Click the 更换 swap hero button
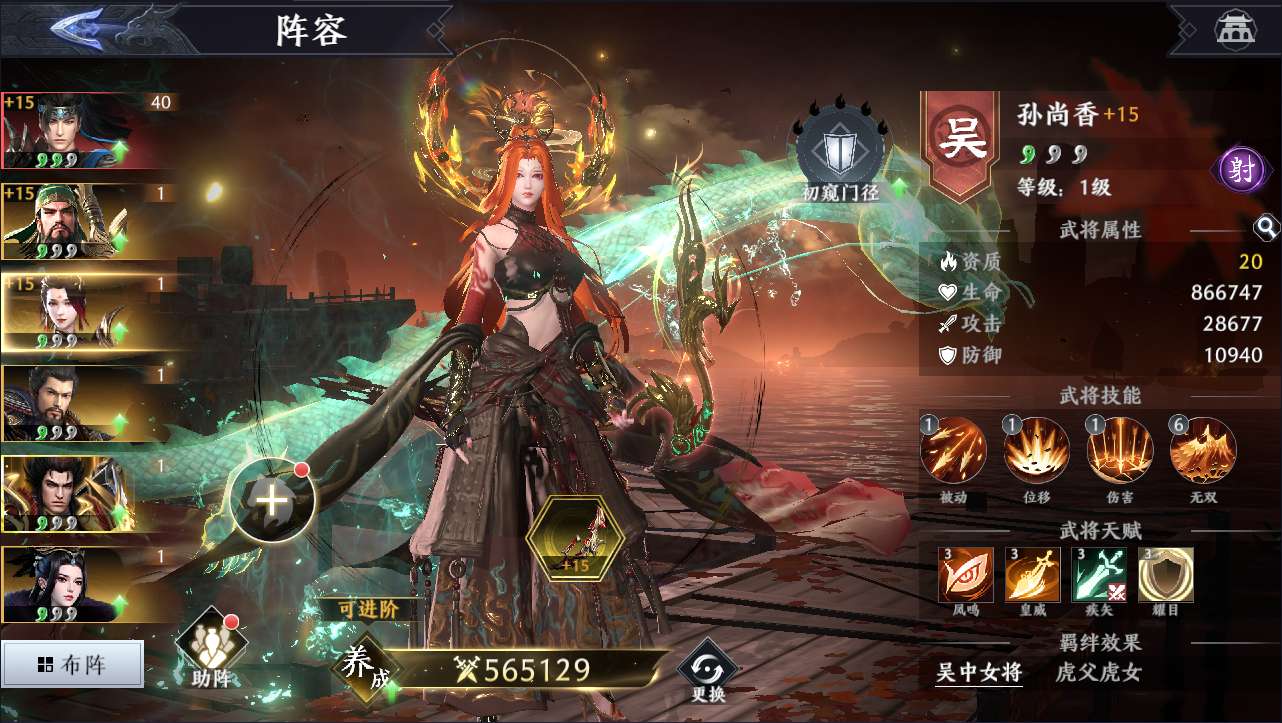1282x723 pixels. coord(708,672)
